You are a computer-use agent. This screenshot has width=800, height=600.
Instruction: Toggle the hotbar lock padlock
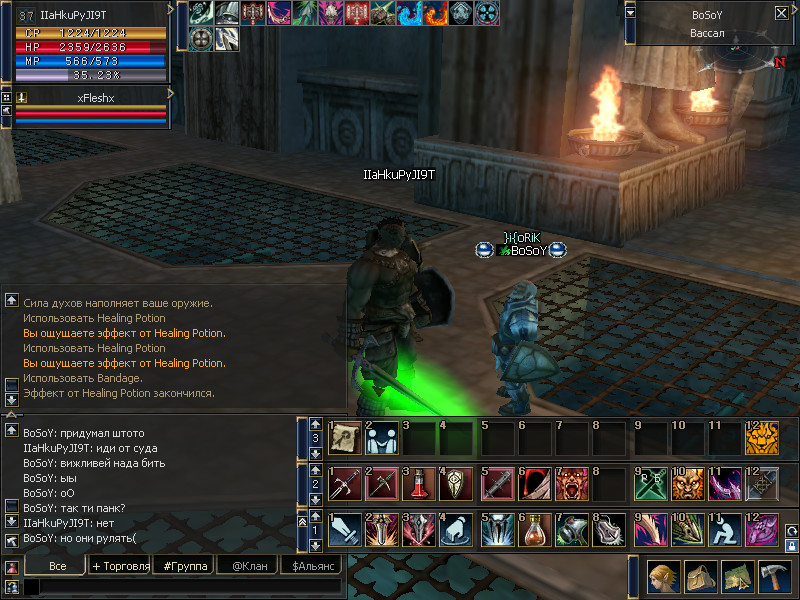(791, 546)
